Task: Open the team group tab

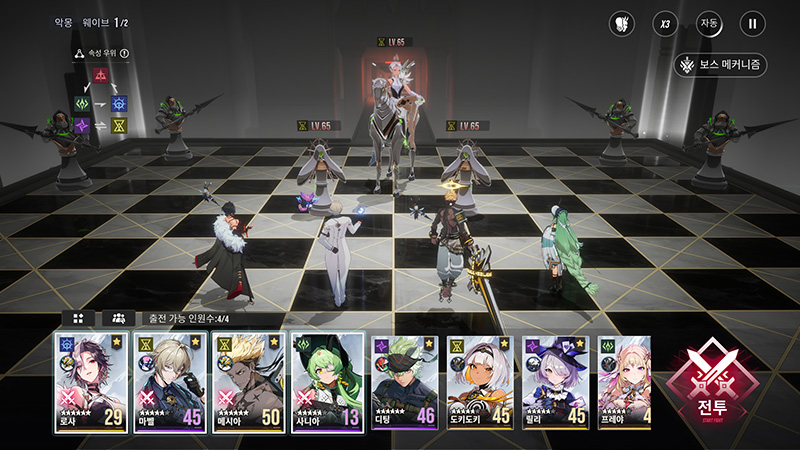Action: 118,318
